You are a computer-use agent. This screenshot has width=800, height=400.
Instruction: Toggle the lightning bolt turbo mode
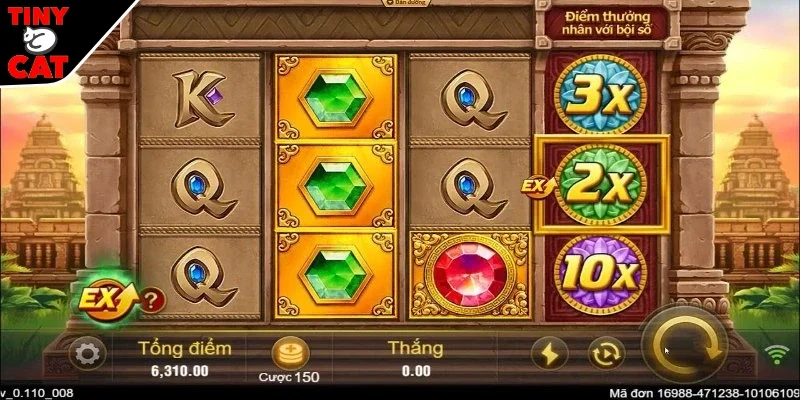(551, 353)
